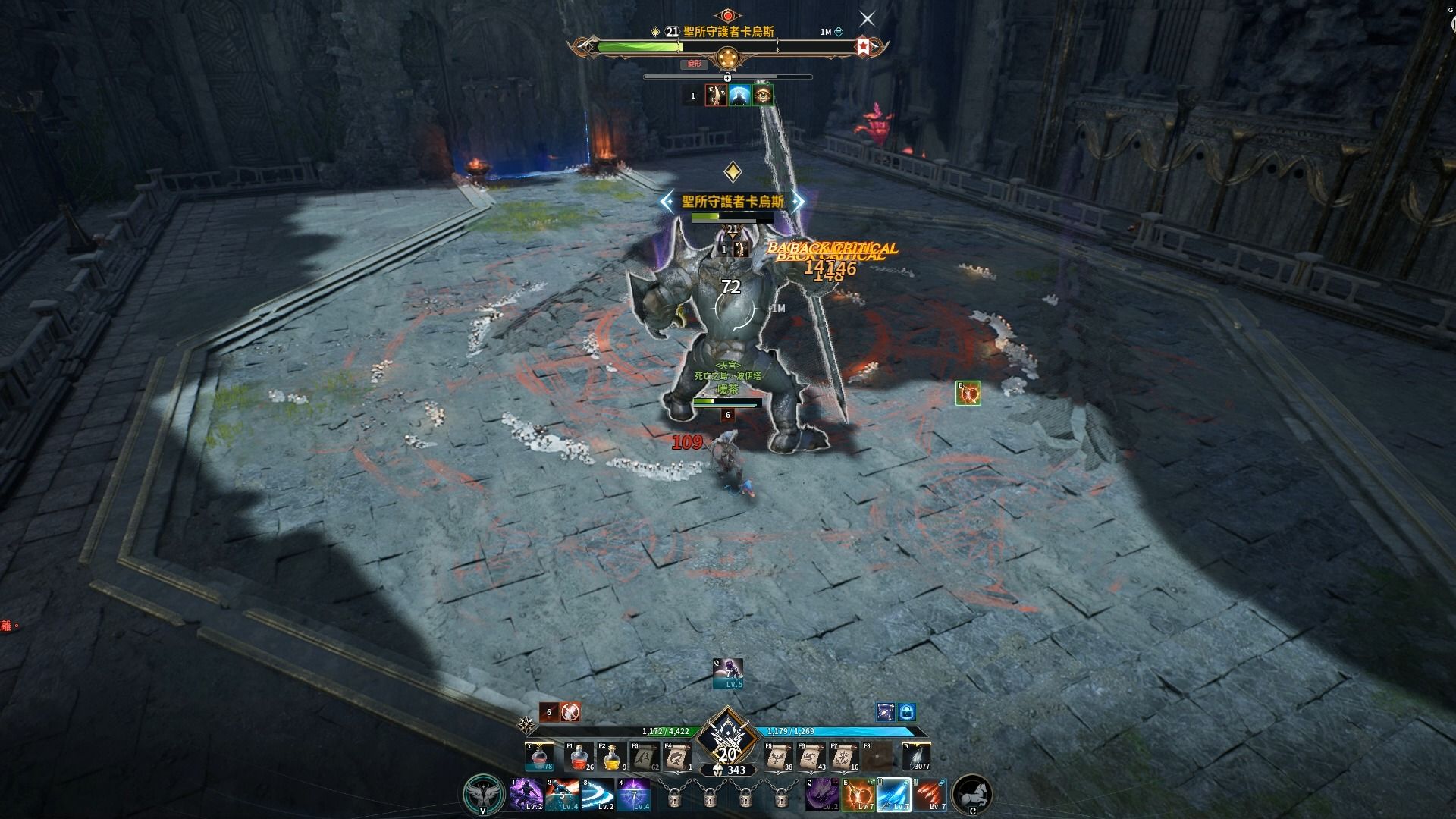Summon the mount with the horse icon

pos(971,794)
